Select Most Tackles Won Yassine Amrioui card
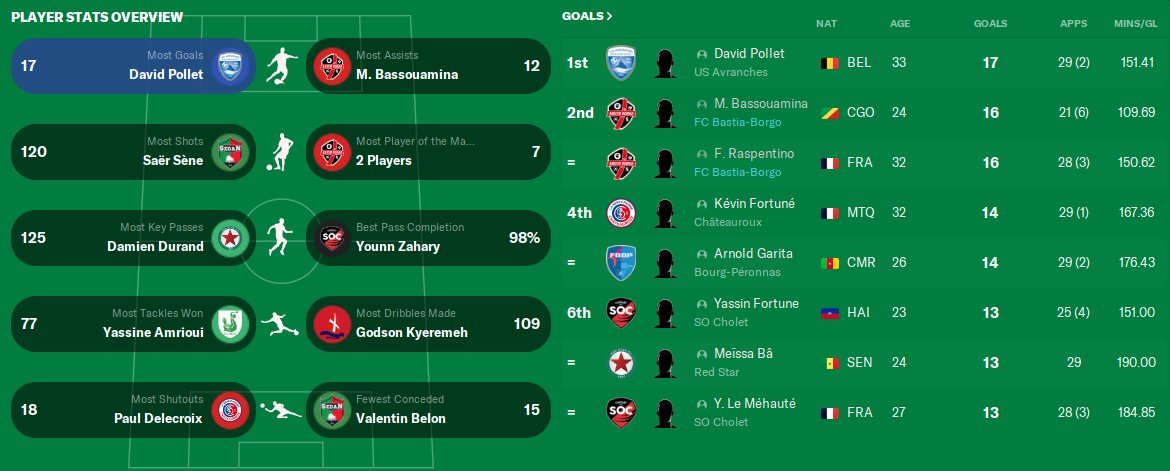The width and height of the screenshot is (1170, 471). pos(133,324)
